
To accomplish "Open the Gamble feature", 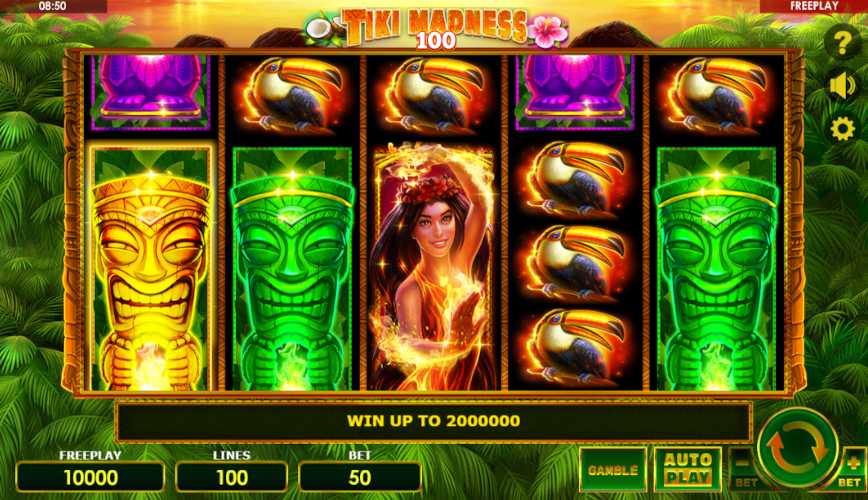I will pos(612,469).
